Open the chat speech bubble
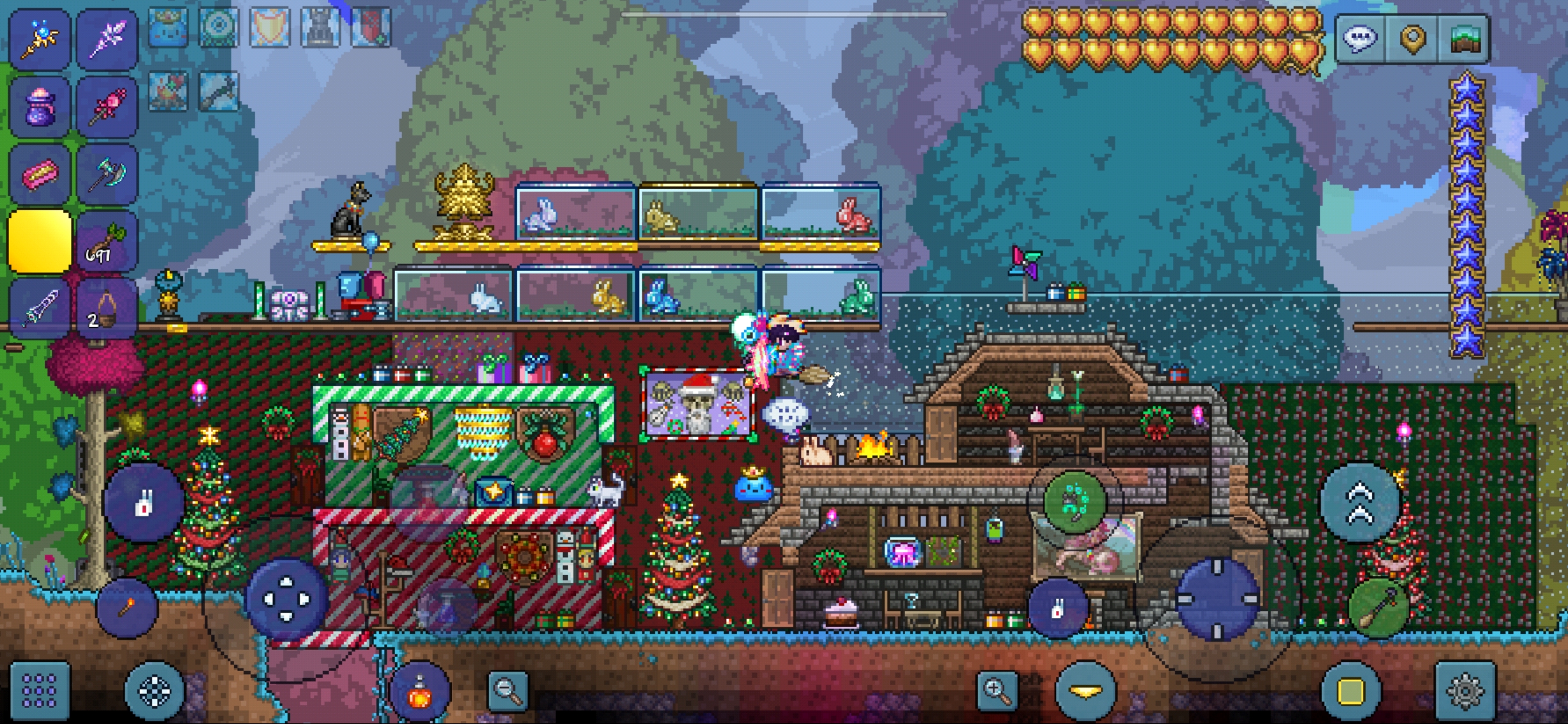The image size is (1568, 724). click(x=1360, y=39)
